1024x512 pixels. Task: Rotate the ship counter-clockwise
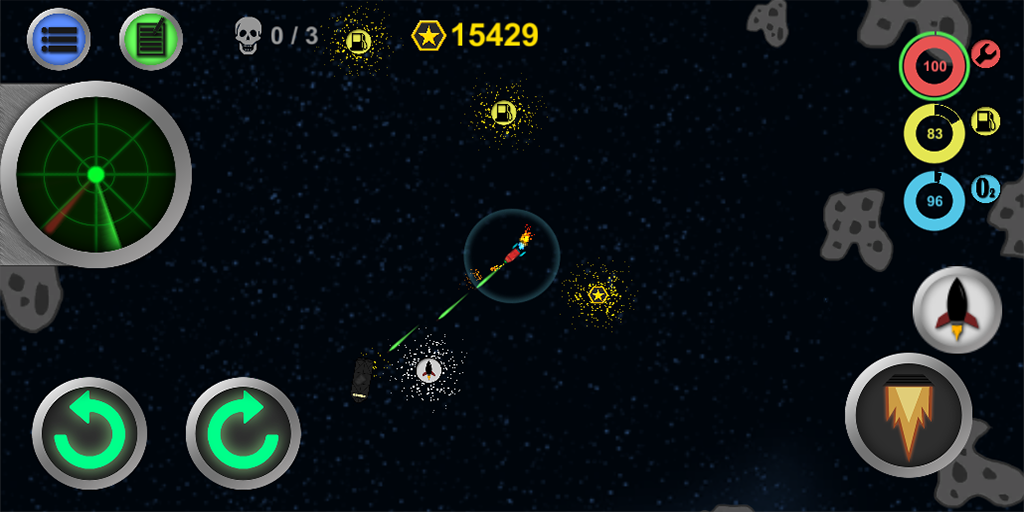[x=89, y=433]
